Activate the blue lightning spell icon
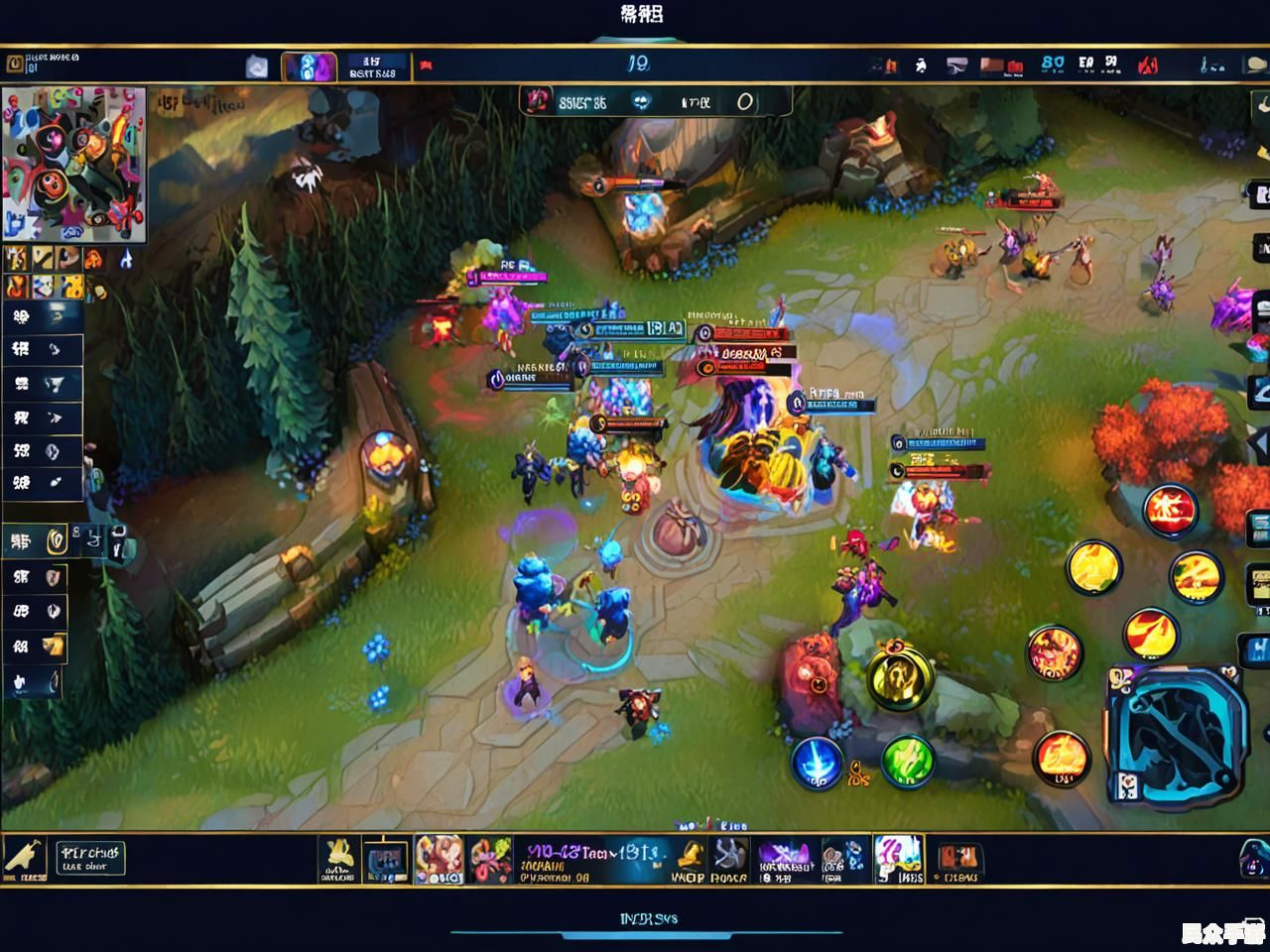 816,764
